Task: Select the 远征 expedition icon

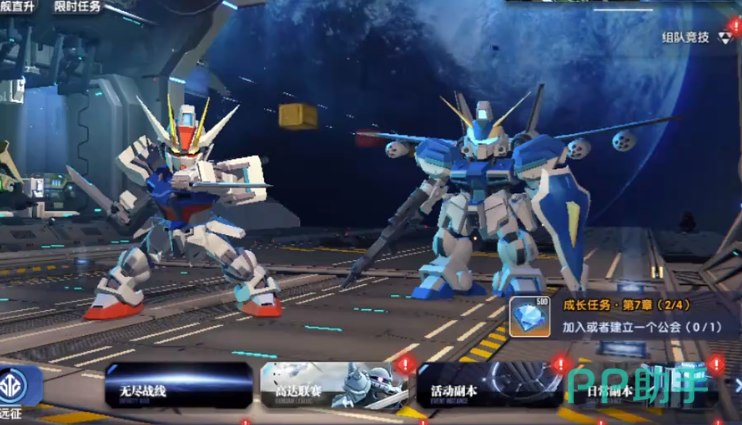Action: coord(18,388)
